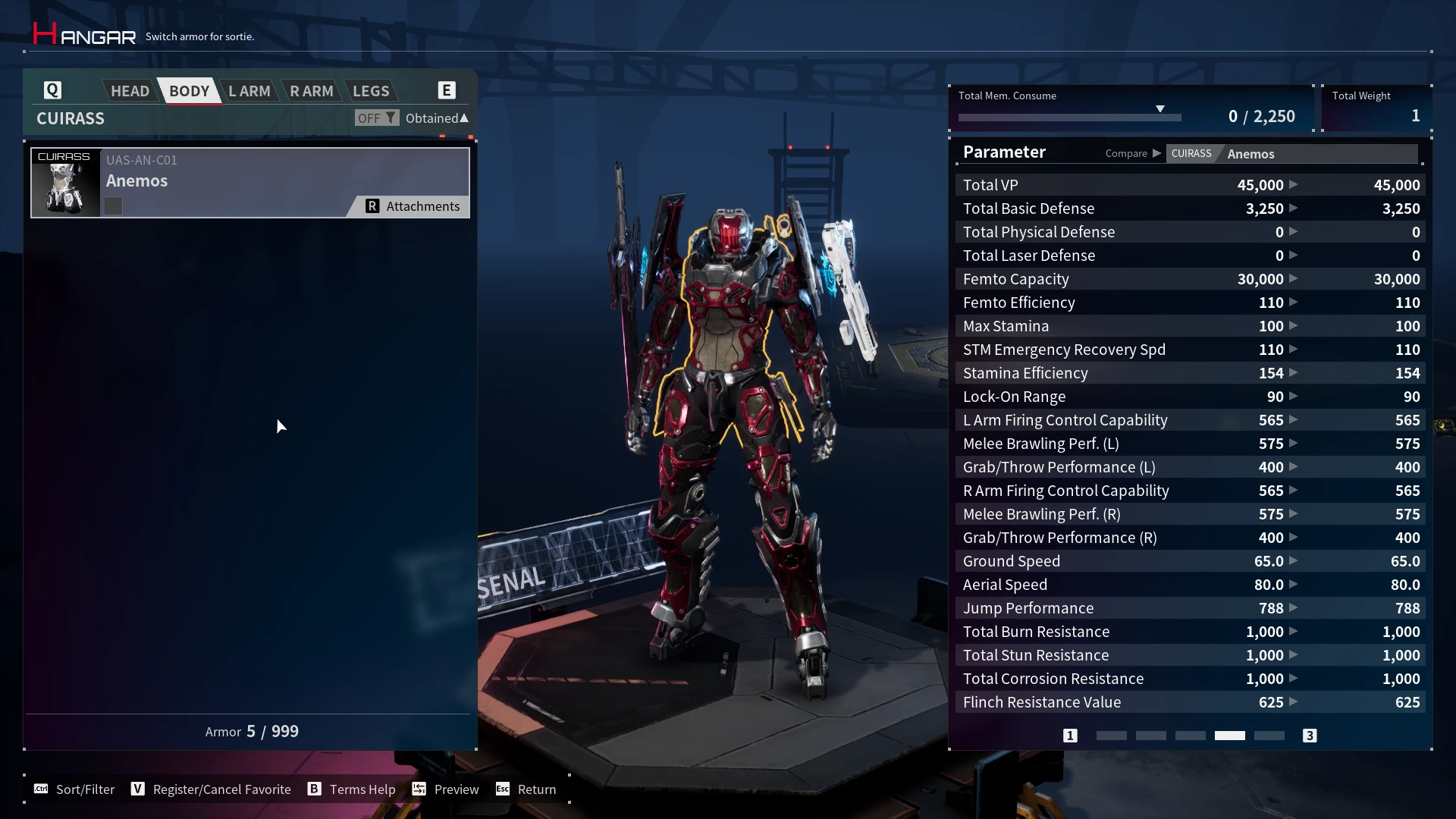Select the BODY armor tab
This screenshot has height=819, width=1456.
(x=189, y=91)
